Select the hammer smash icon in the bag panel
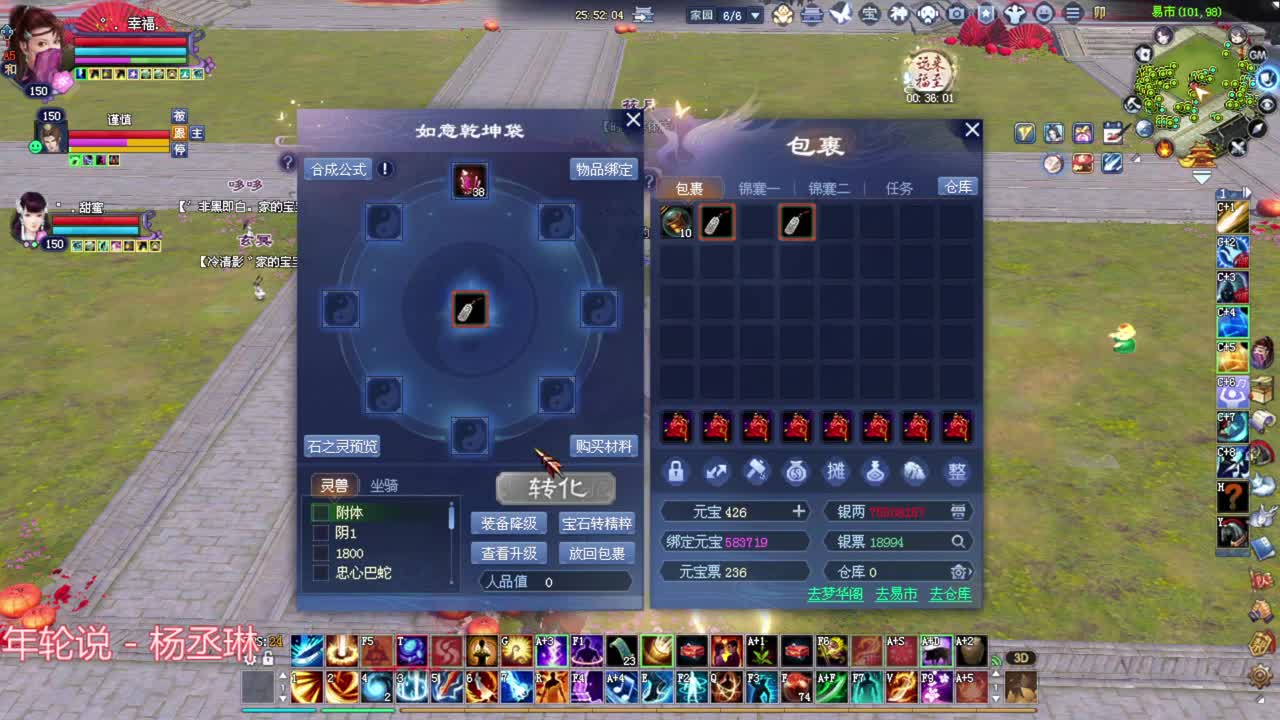 (x=757, y=471)
